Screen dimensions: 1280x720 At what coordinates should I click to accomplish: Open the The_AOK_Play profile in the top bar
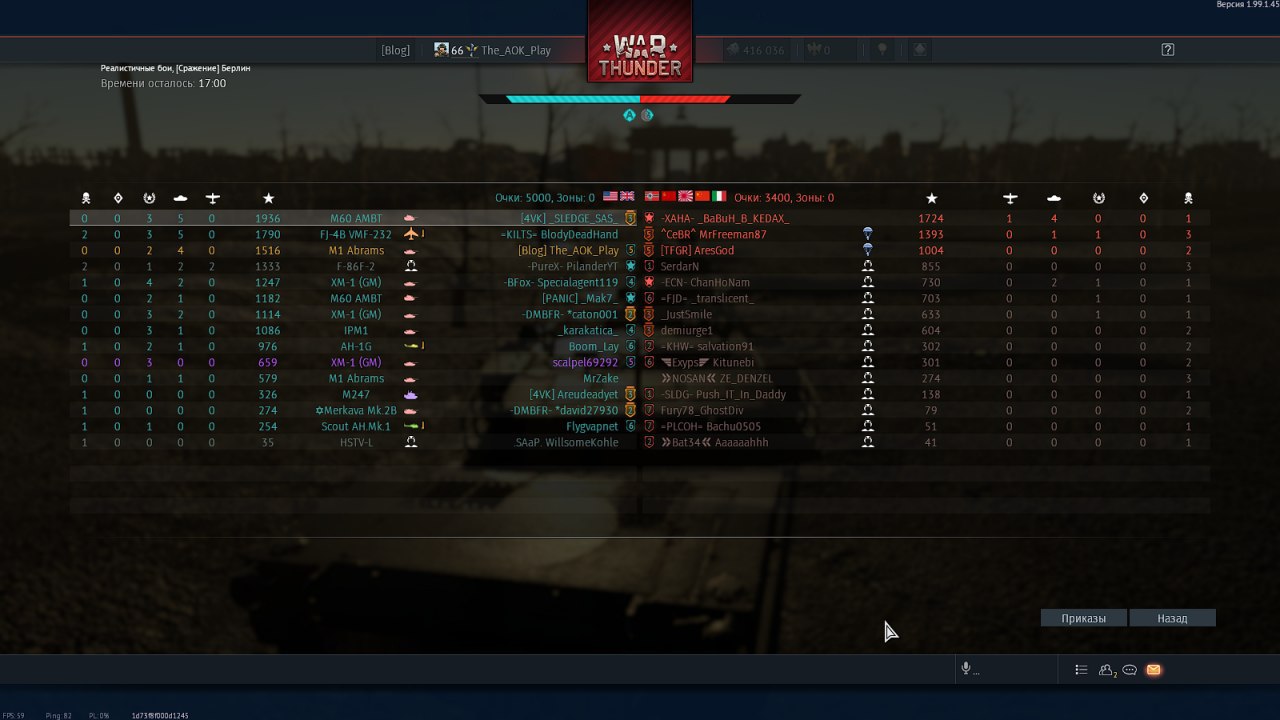[x=515, y=50]
